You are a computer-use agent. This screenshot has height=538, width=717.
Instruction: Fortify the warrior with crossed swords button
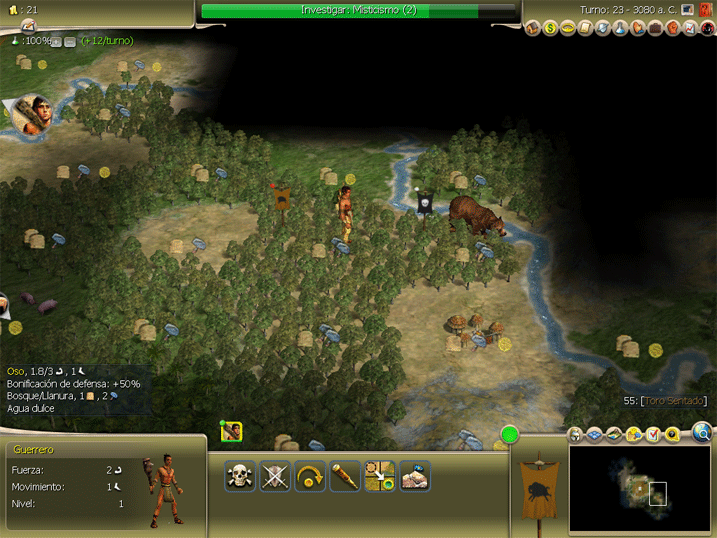(x=275, y=476)
